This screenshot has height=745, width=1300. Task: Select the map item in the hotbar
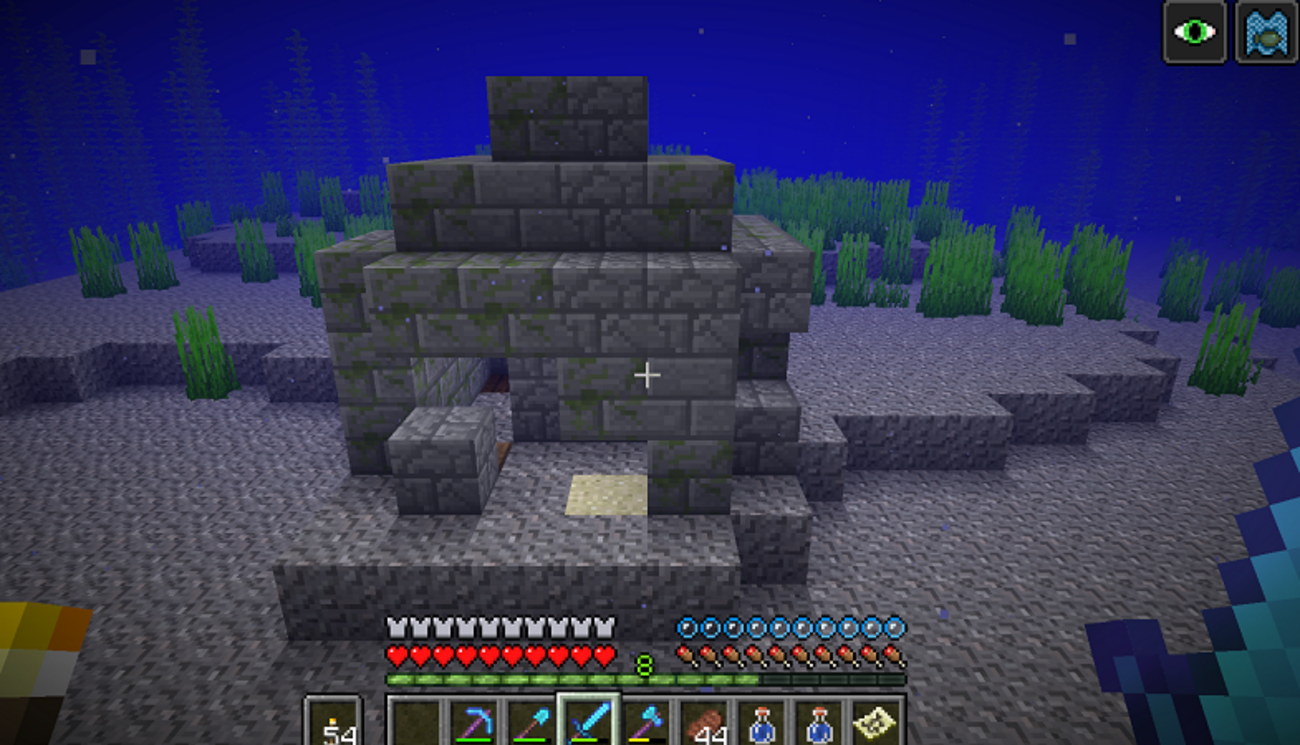pos(876,722)
